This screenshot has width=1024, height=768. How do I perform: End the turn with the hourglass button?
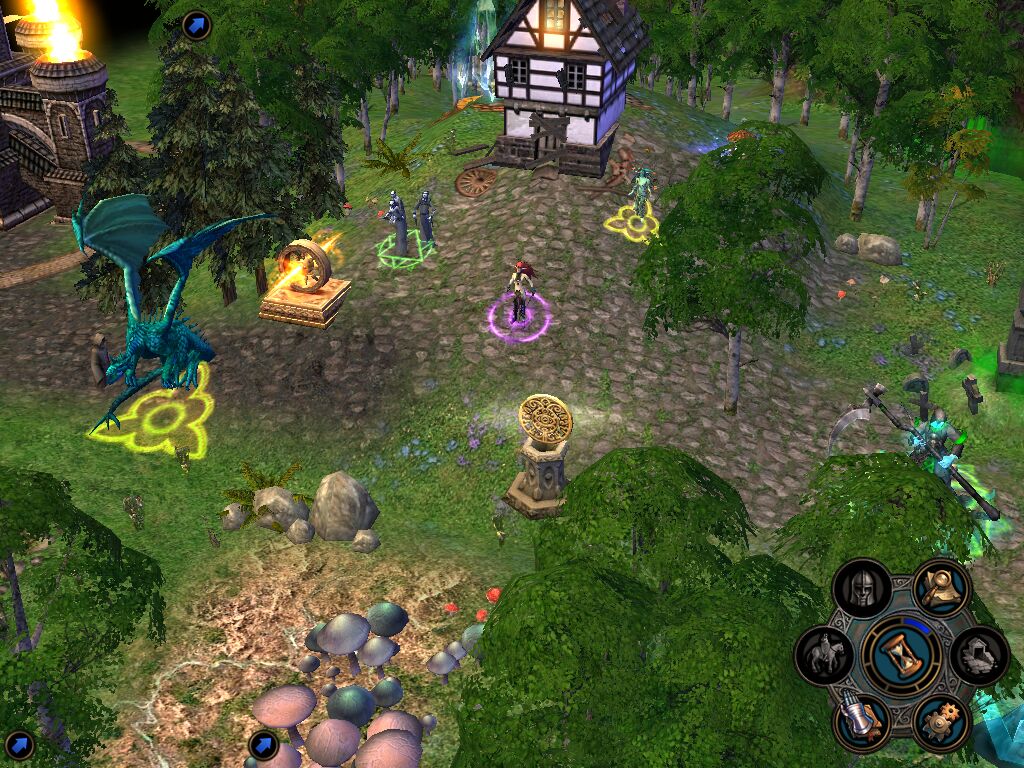point(901,656)
